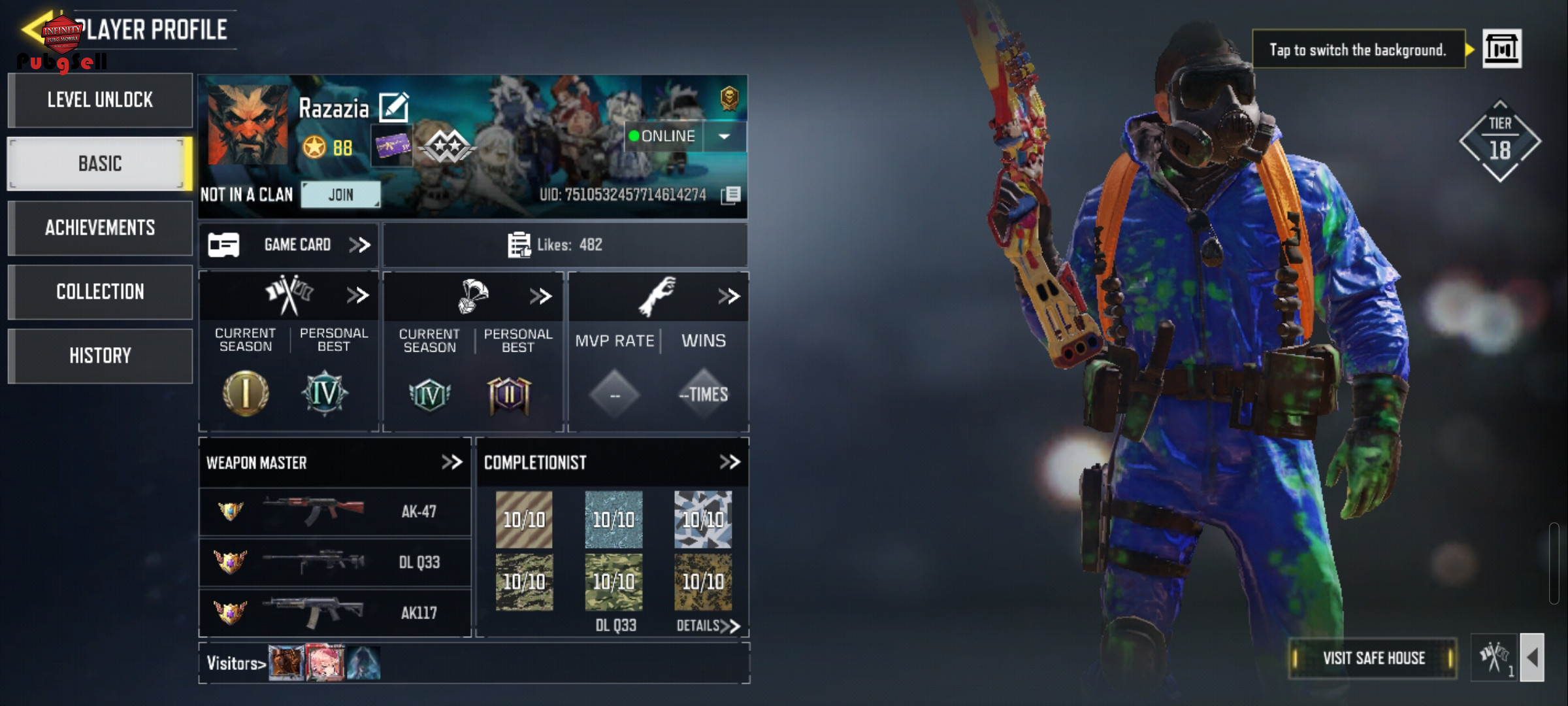
Task: Open Completionist camo details
Action: coord(708,626)
